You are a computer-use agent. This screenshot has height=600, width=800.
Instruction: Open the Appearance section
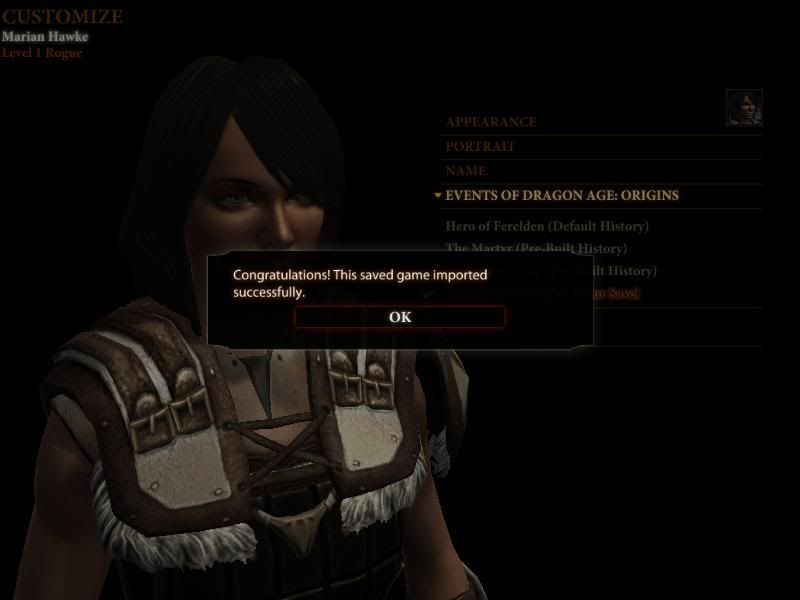click(x=491, y=122)
